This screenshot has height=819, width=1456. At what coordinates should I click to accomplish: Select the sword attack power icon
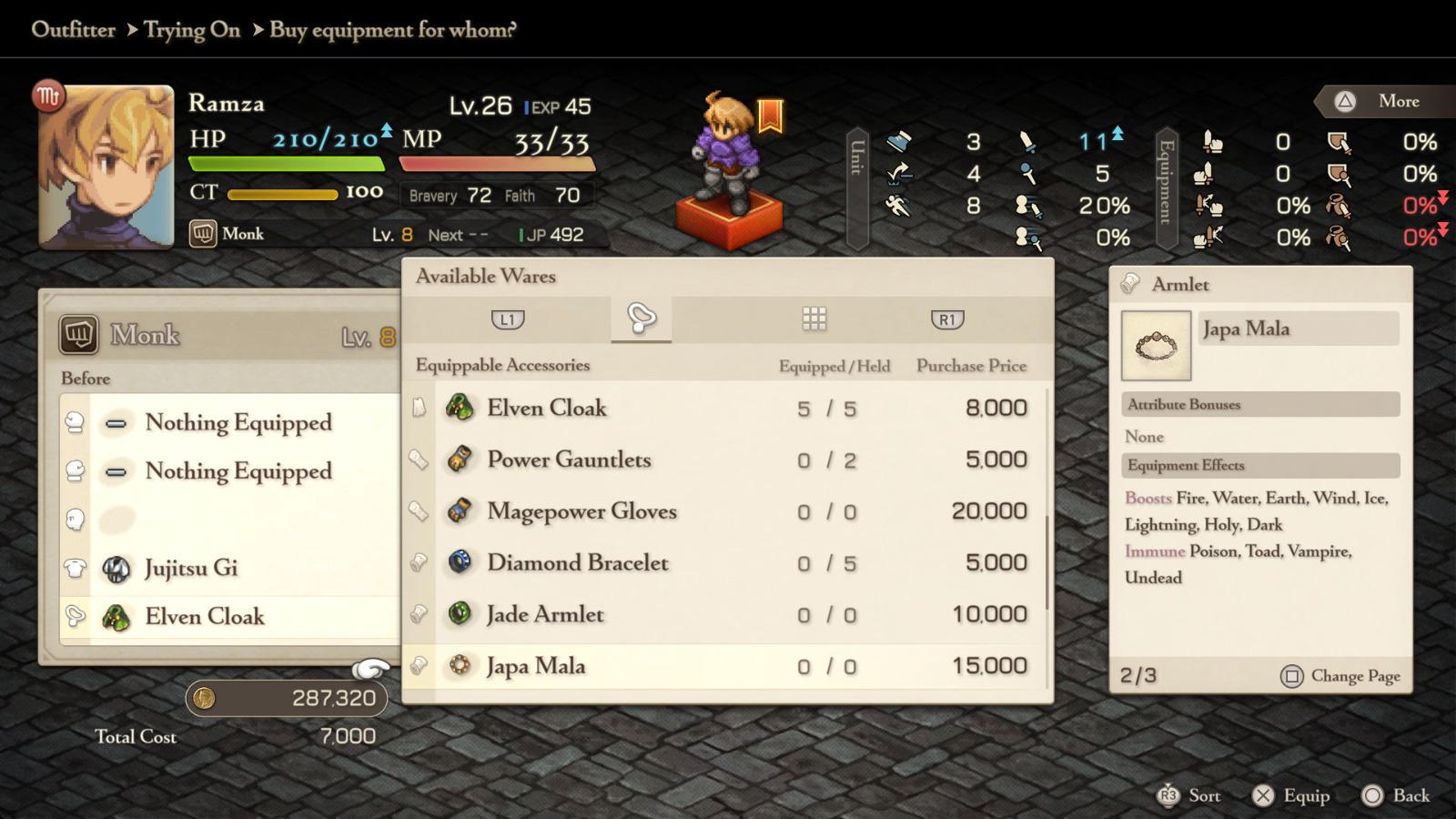tap(1026, 143)
